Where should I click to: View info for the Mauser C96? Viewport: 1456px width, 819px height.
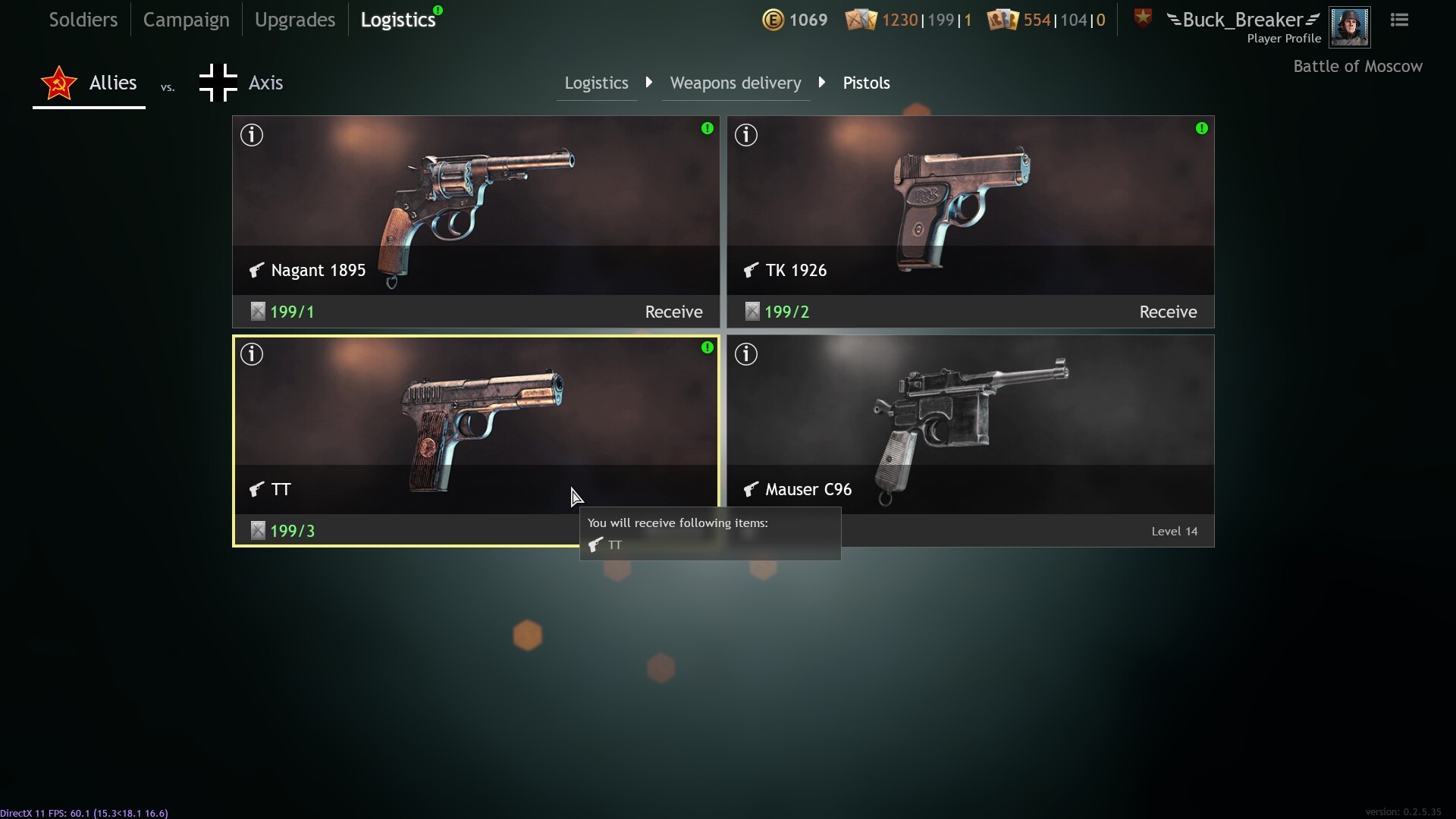746,354
